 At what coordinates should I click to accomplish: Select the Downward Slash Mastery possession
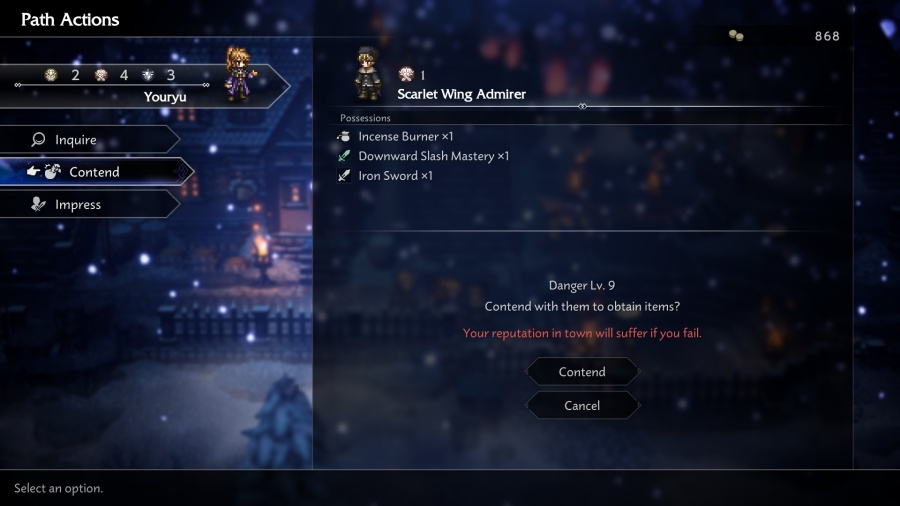433,156
